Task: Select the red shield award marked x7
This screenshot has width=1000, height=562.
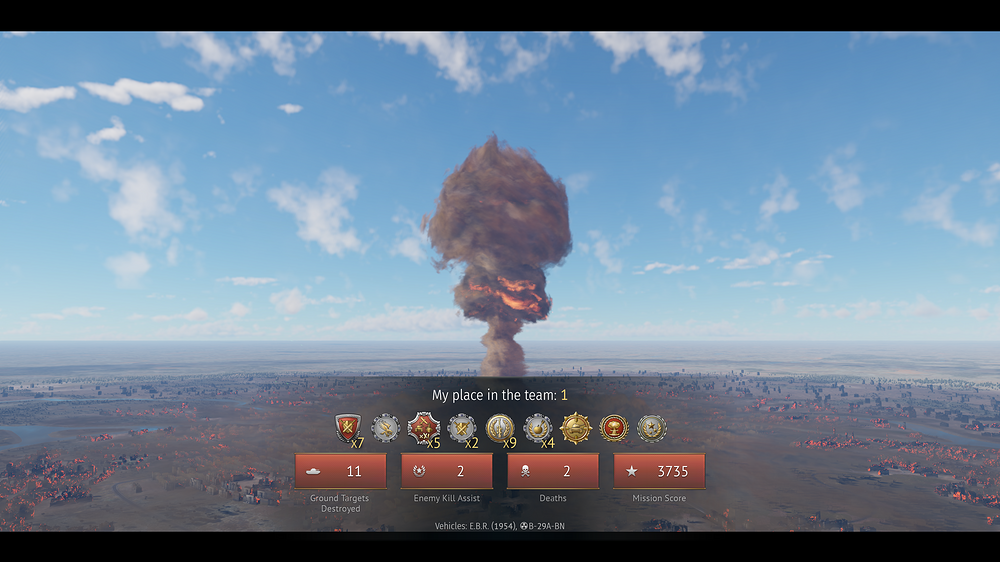Action: pos(348,429)
